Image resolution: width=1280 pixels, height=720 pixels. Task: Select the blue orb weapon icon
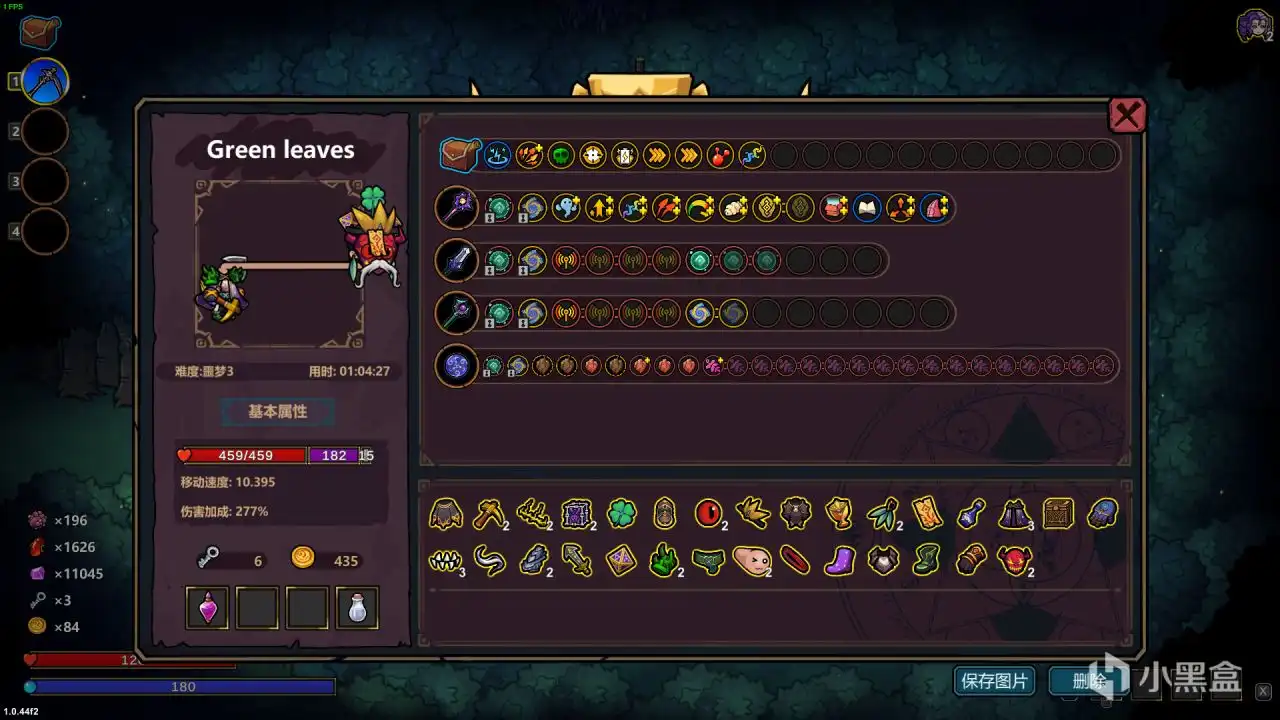(x=456, y=366)
